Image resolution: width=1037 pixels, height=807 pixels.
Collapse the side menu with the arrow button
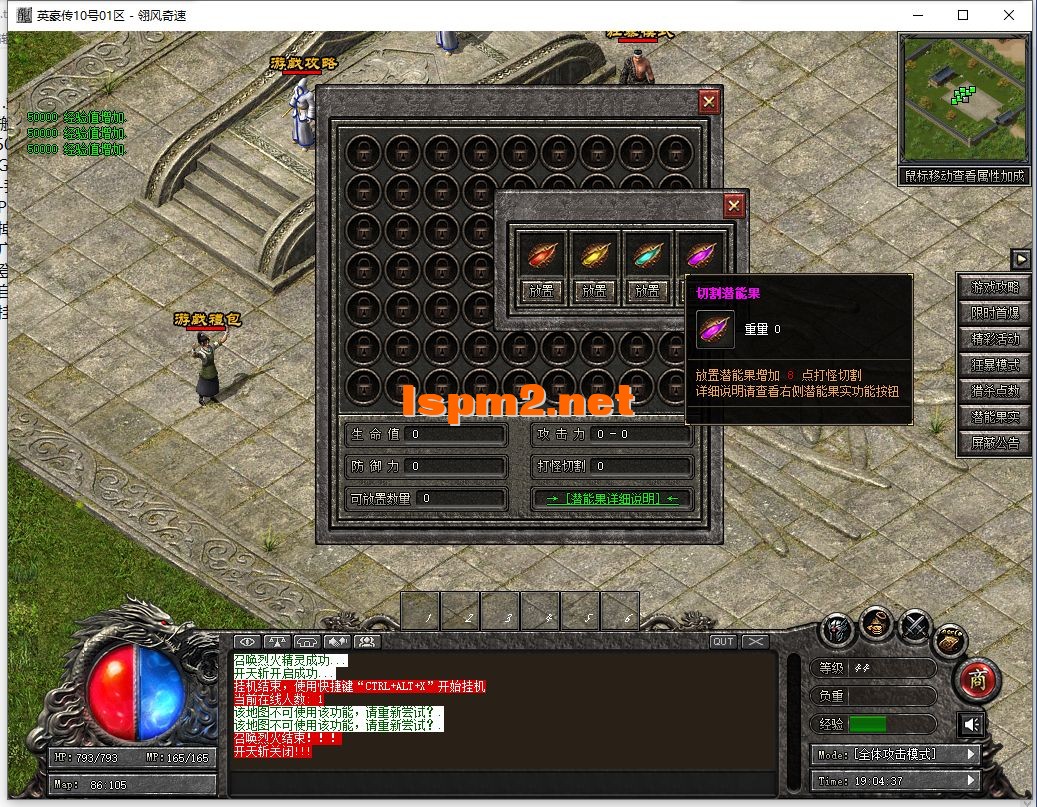point(1021,259)
